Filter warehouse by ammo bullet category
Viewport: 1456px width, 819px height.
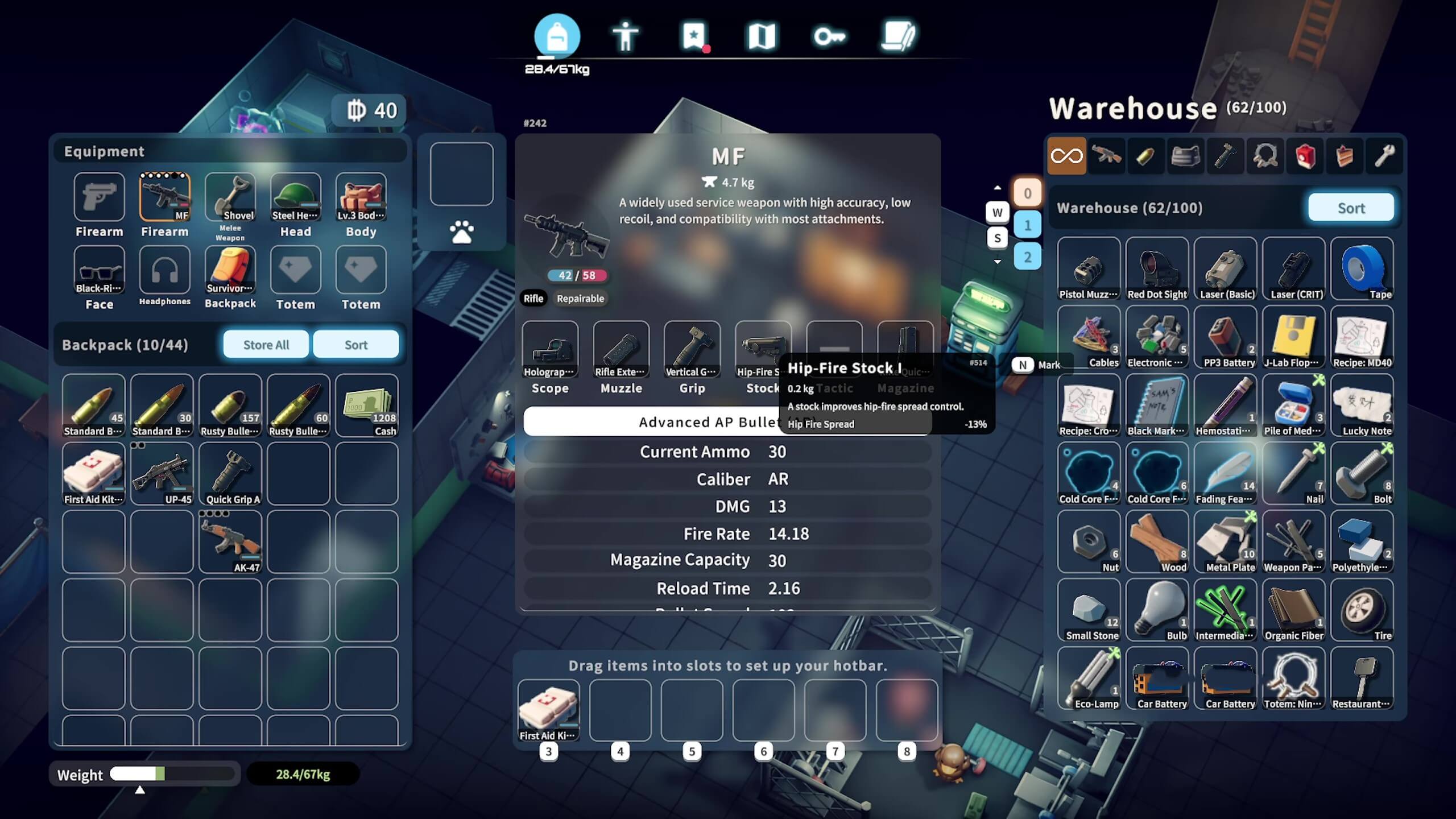tap(1145, 156)
